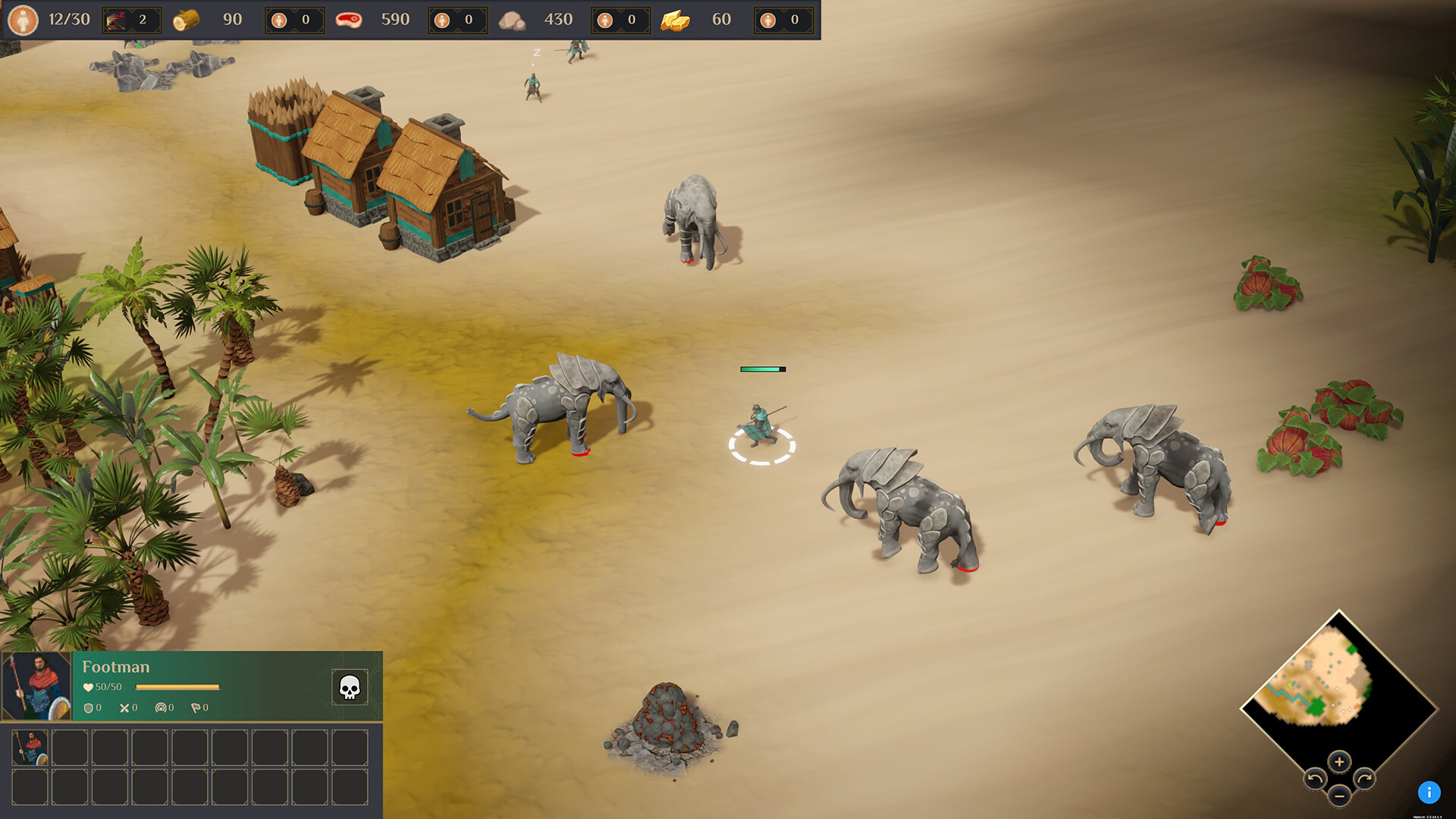Click the villager icon beside the wood count
The image size is (1456, 819).
point(281,19)
